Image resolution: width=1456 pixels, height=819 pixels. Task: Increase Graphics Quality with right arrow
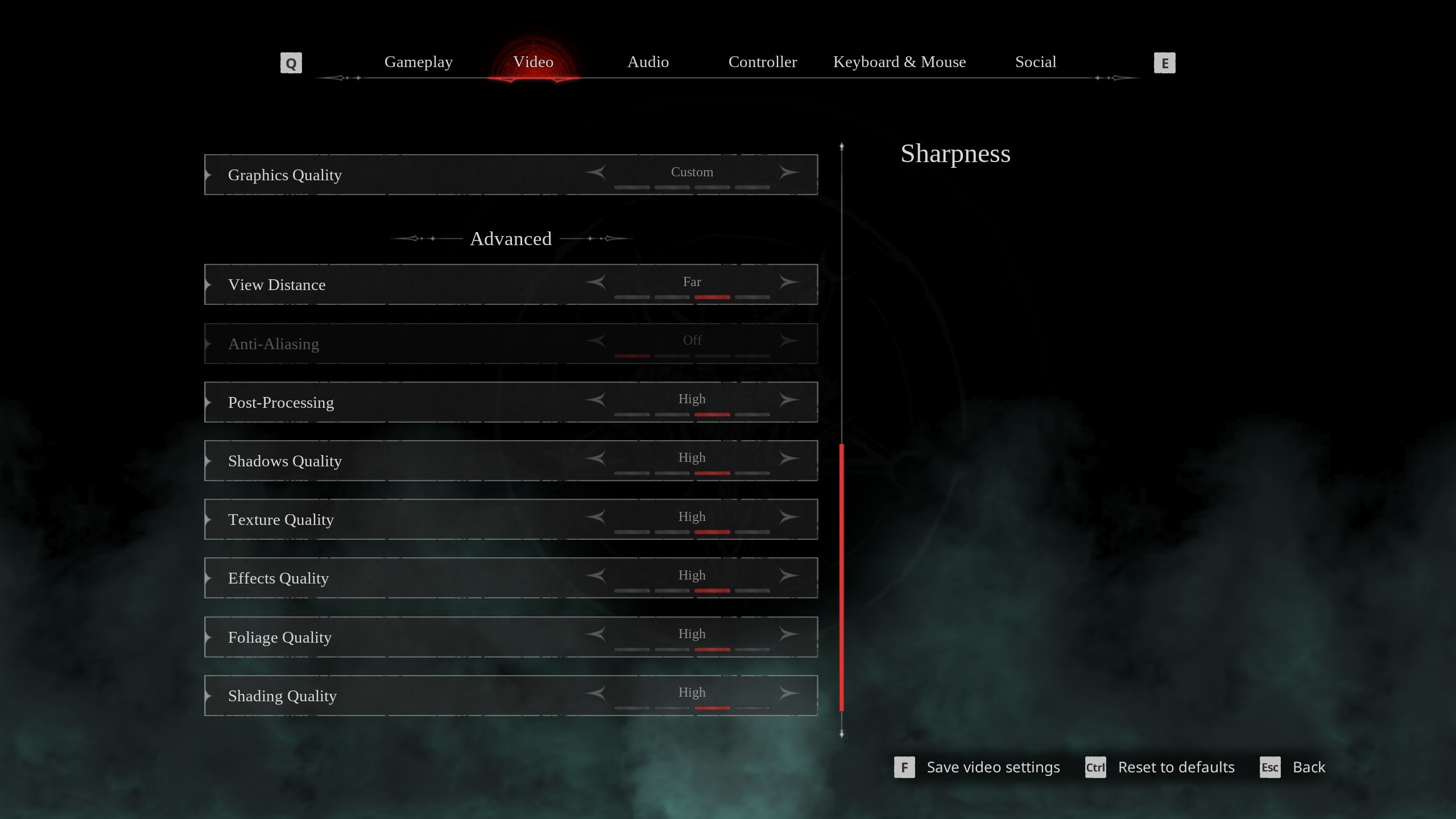click(x=789, y=172)
